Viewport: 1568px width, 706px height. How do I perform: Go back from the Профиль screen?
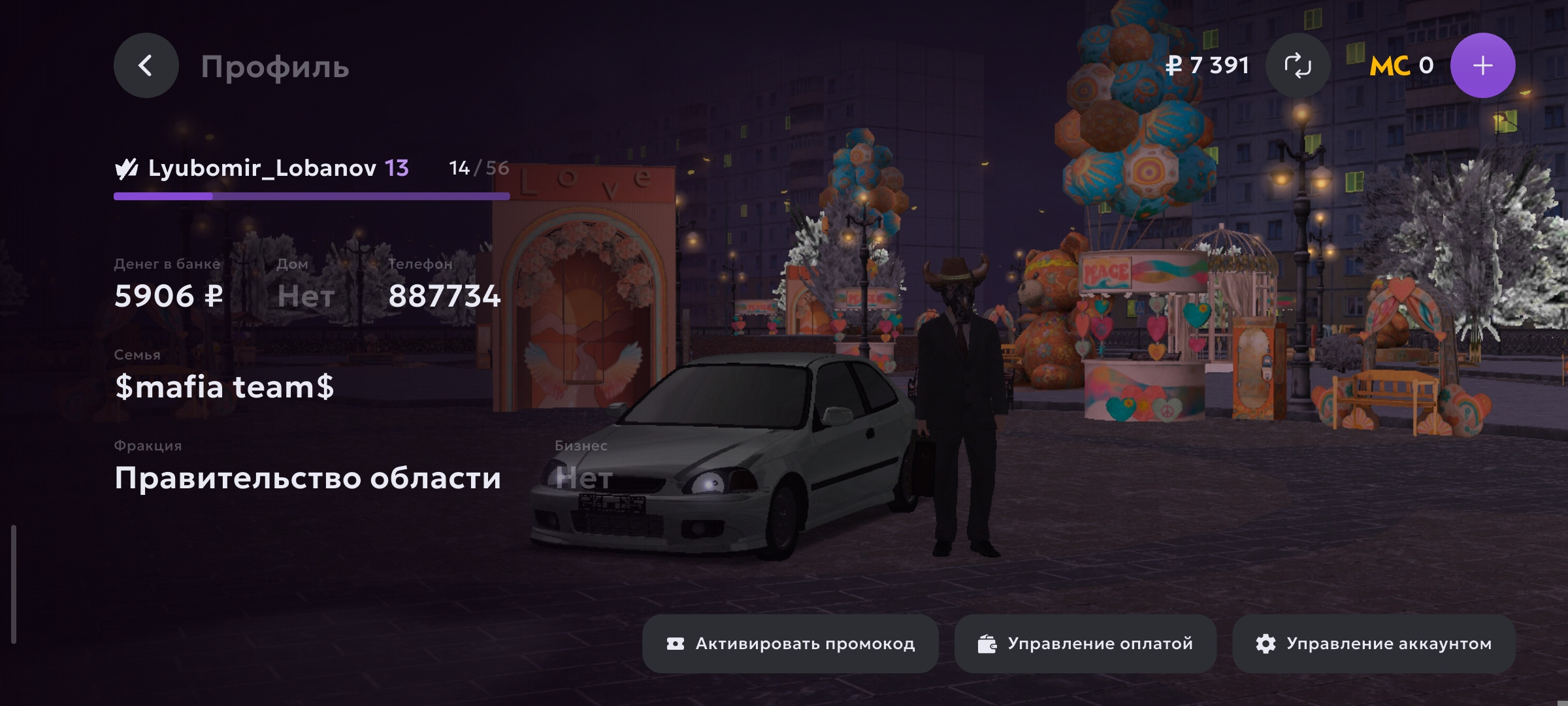(146, 65)
